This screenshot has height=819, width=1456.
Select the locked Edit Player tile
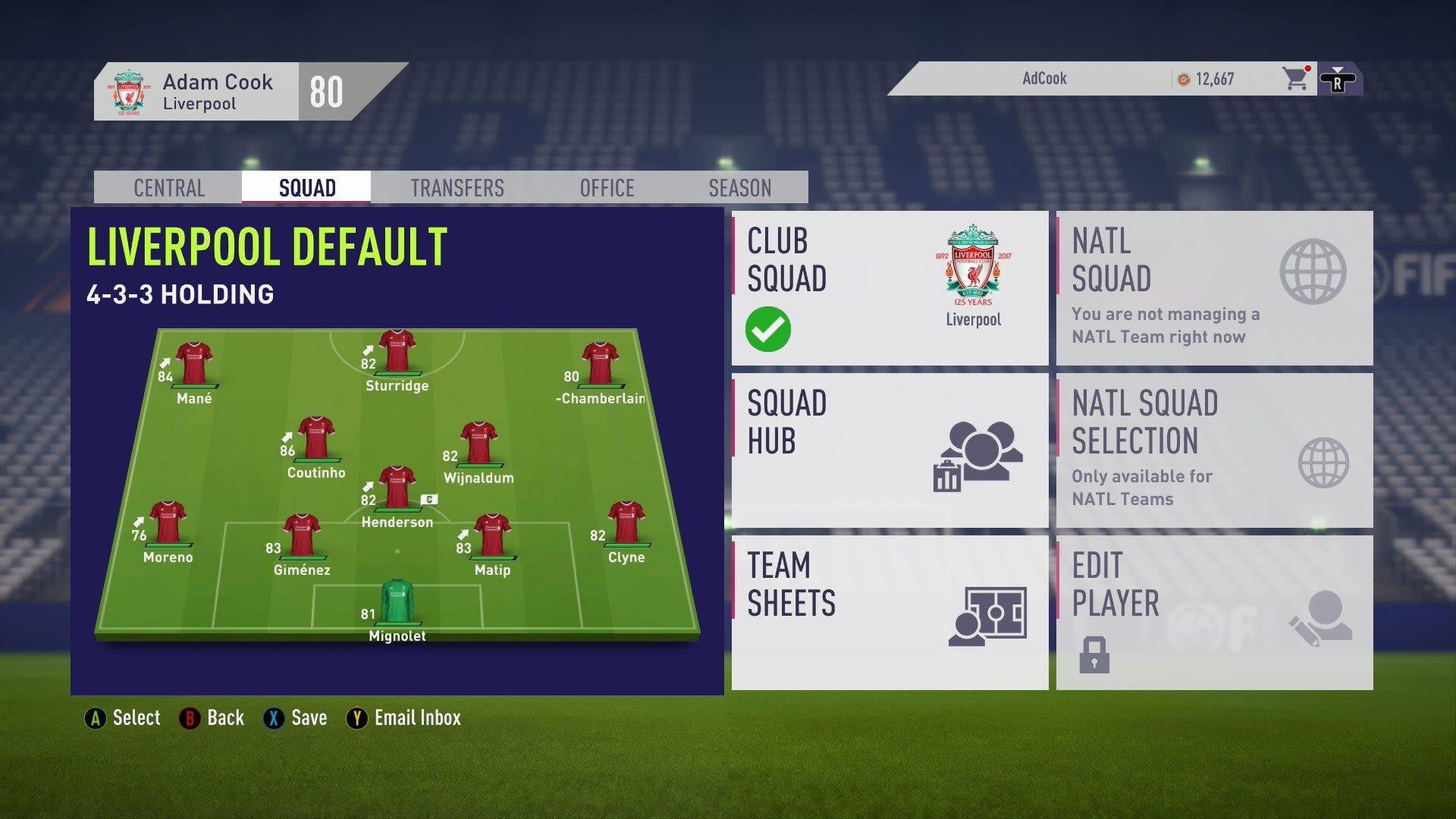1214,613
